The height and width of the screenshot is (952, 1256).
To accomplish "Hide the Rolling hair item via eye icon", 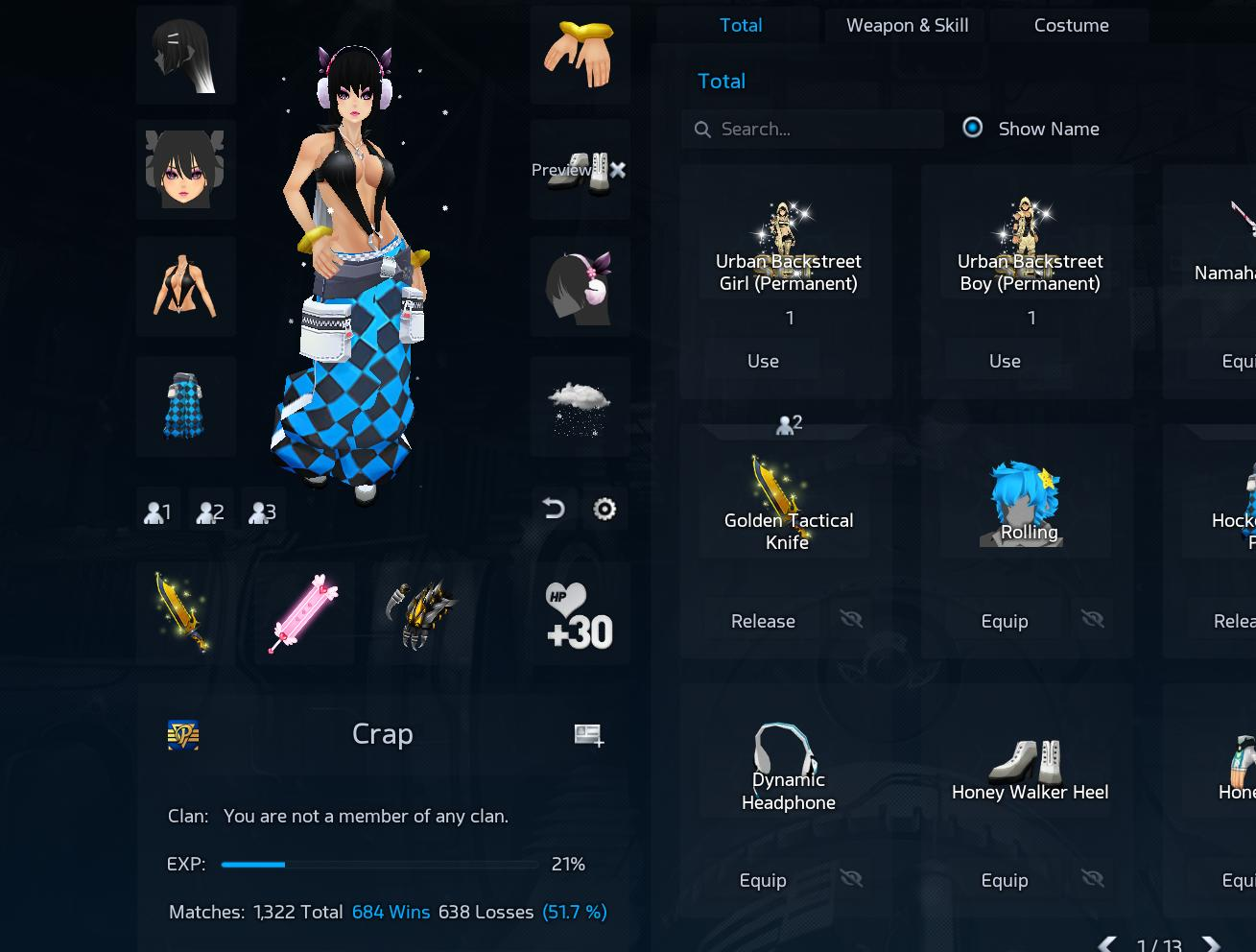I will click(1093, 620).
